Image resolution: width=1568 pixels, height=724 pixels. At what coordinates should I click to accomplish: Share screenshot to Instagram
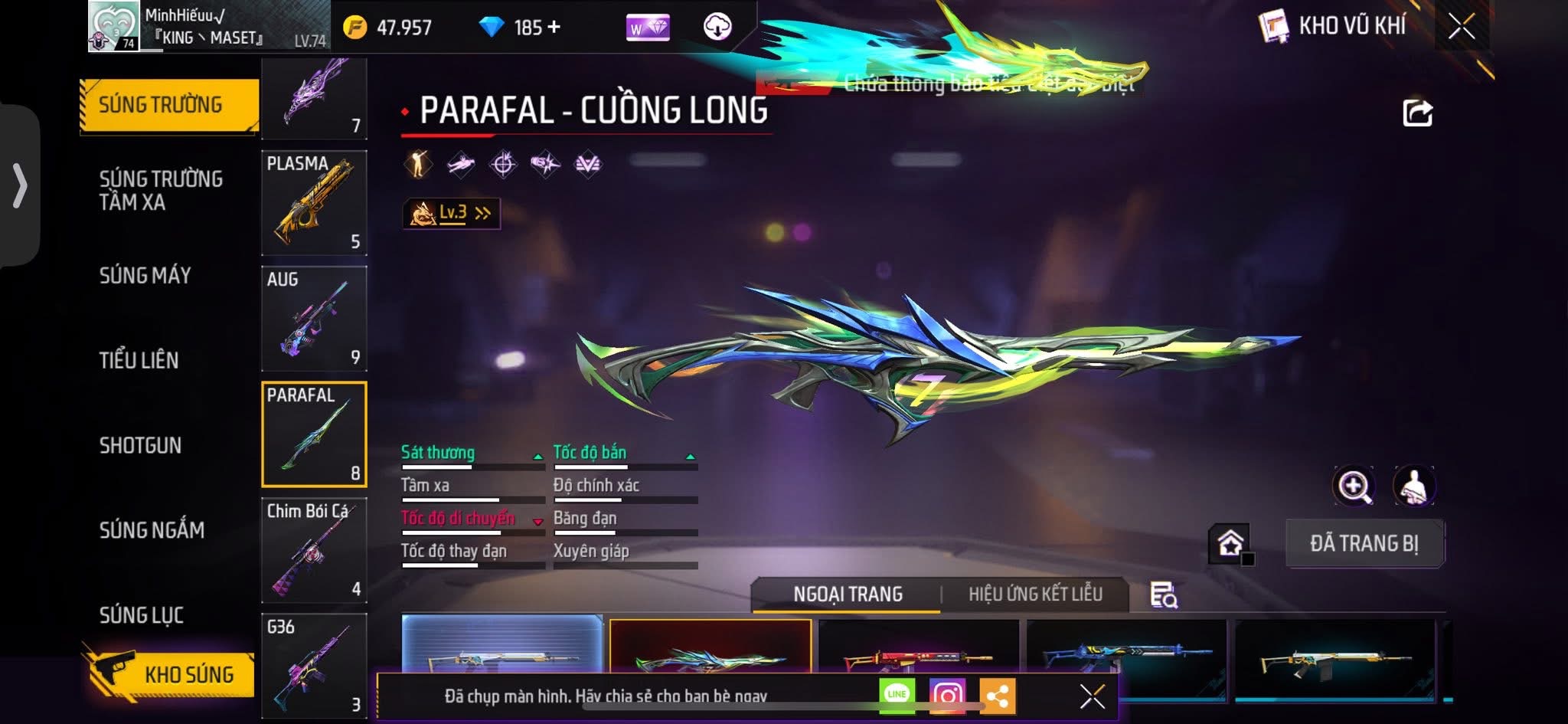(947, 696)
